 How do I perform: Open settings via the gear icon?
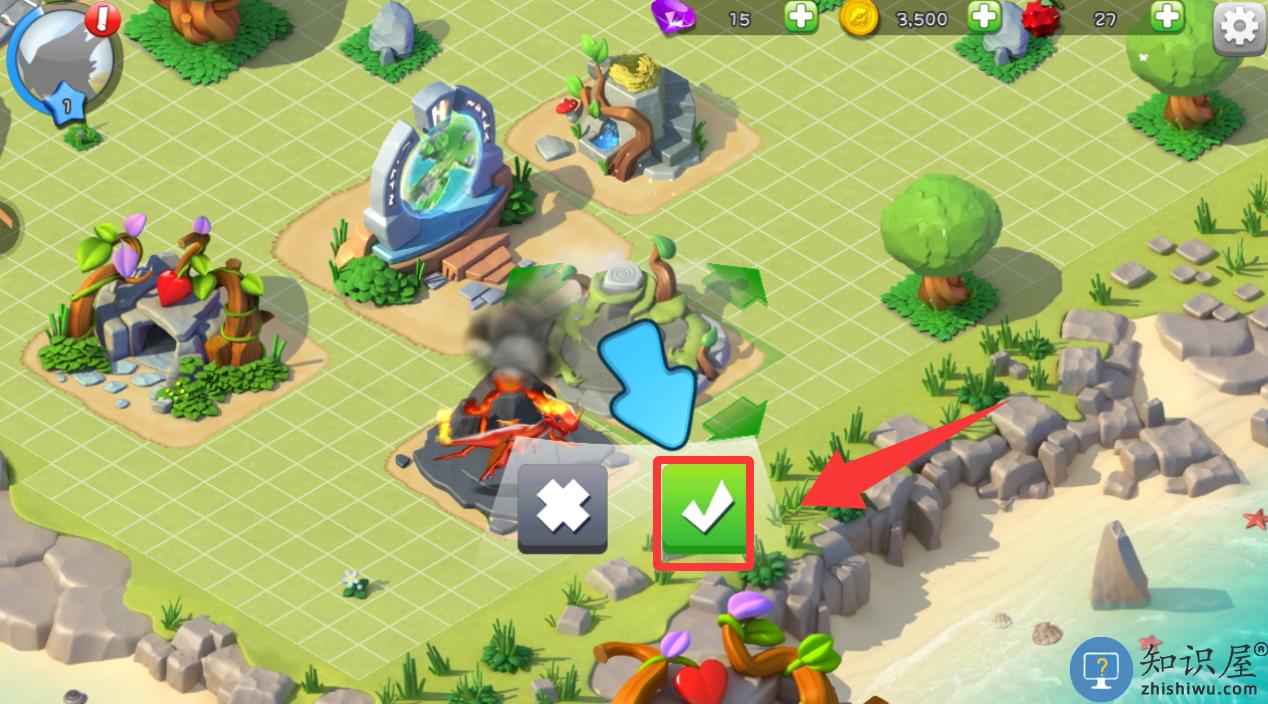(x=1239, y=25)
